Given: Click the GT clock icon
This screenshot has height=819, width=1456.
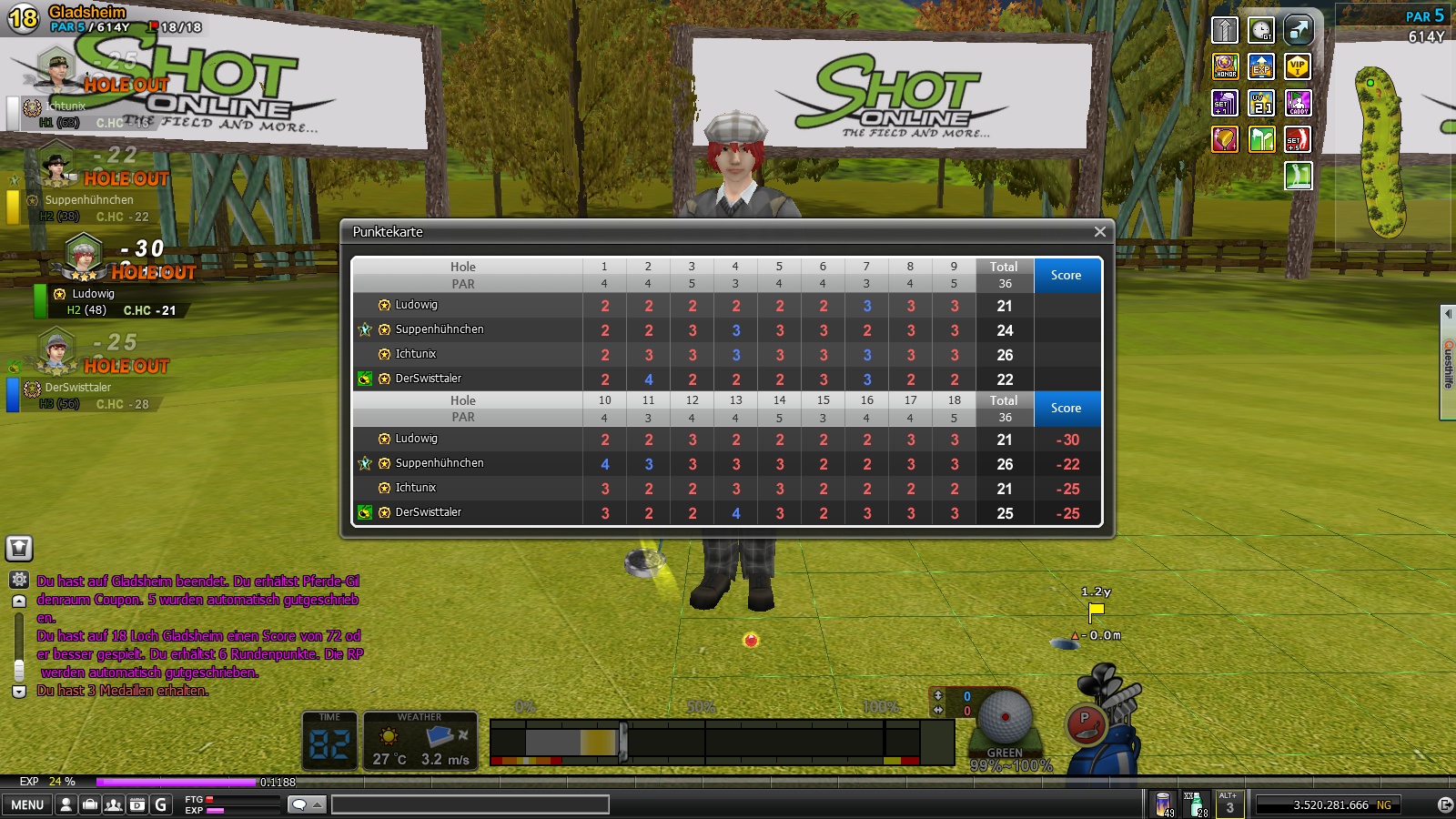Looking at the screenshot, I should tap(1261, 30).
